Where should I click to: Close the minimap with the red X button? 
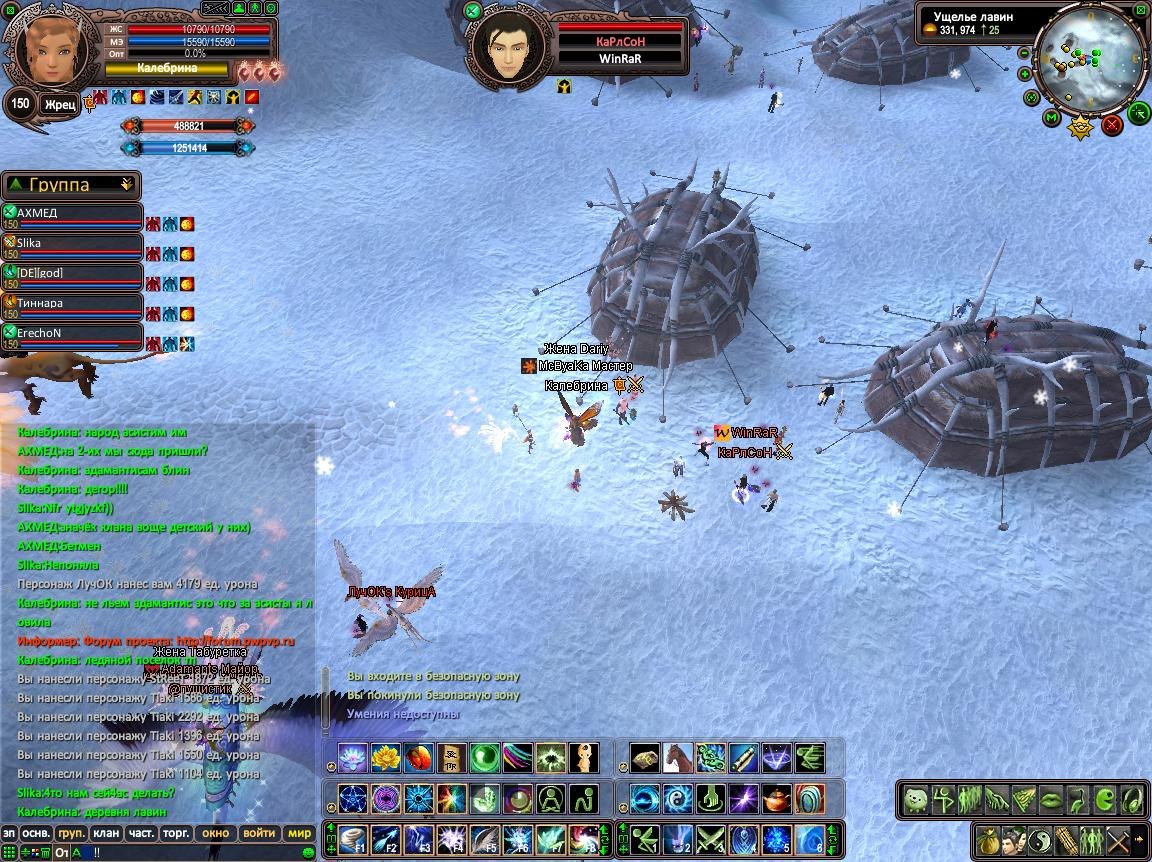1112,125
